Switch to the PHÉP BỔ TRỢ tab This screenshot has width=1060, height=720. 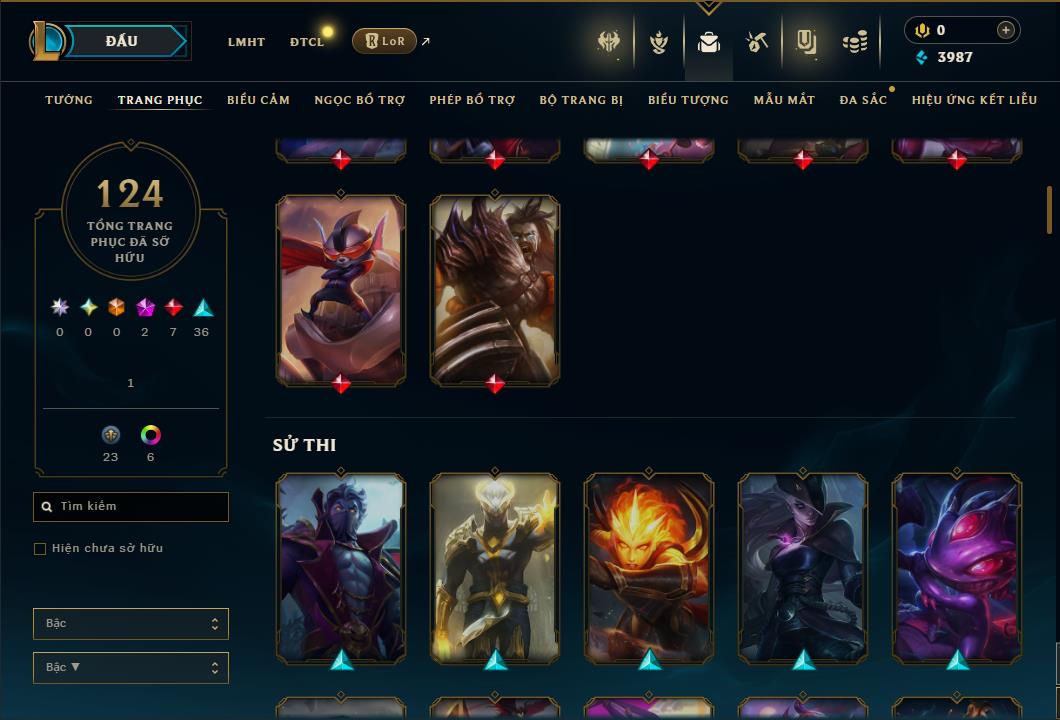472,100
